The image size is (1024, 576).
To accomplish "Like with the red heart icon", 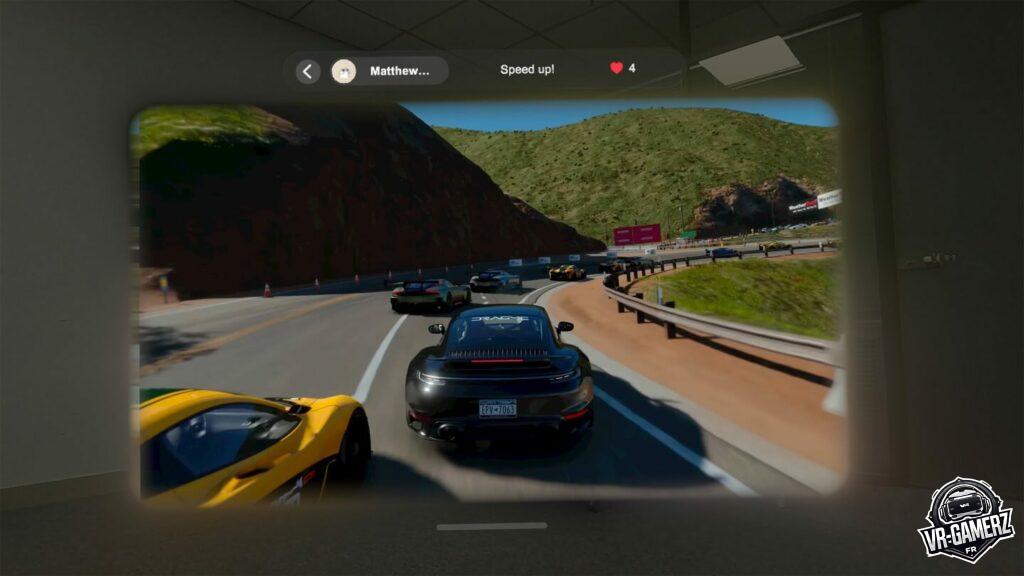I will tap(616, 69).
